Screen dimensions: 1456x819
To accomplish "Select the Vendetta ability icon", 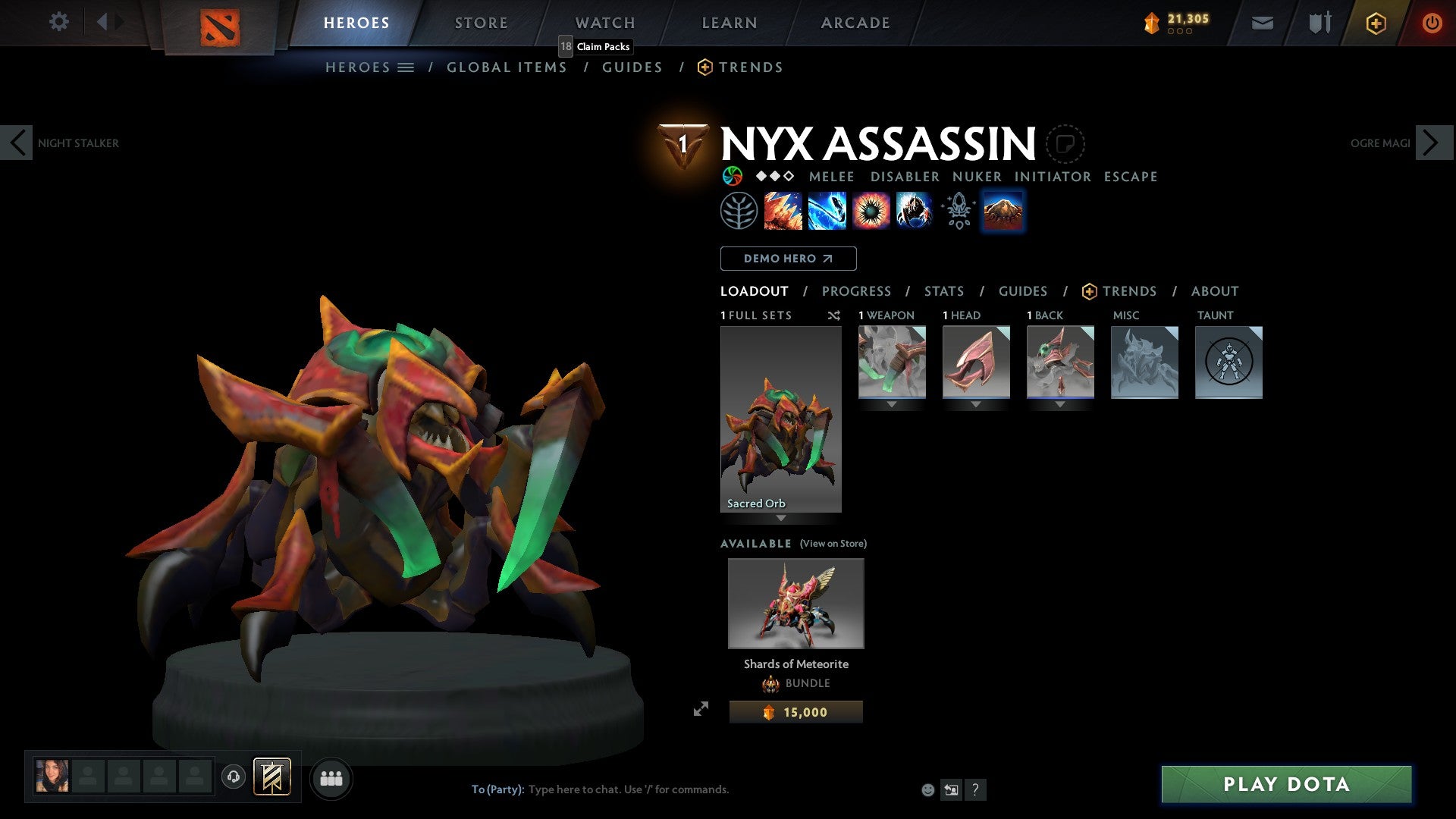I will pos(914,210).
